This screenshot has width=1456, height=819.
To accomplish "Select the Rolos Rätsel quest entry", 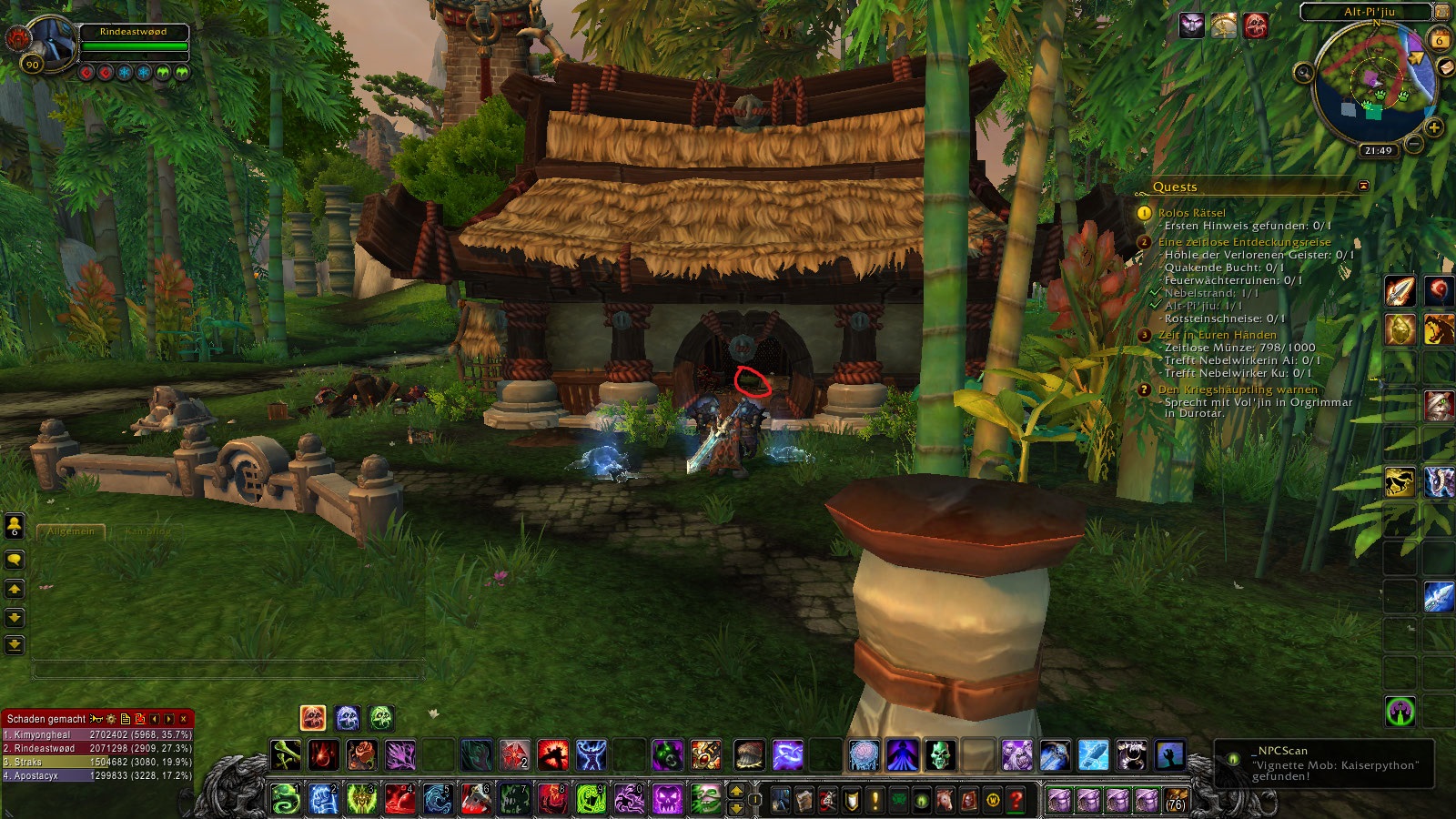I will [x=1191, y=213].
